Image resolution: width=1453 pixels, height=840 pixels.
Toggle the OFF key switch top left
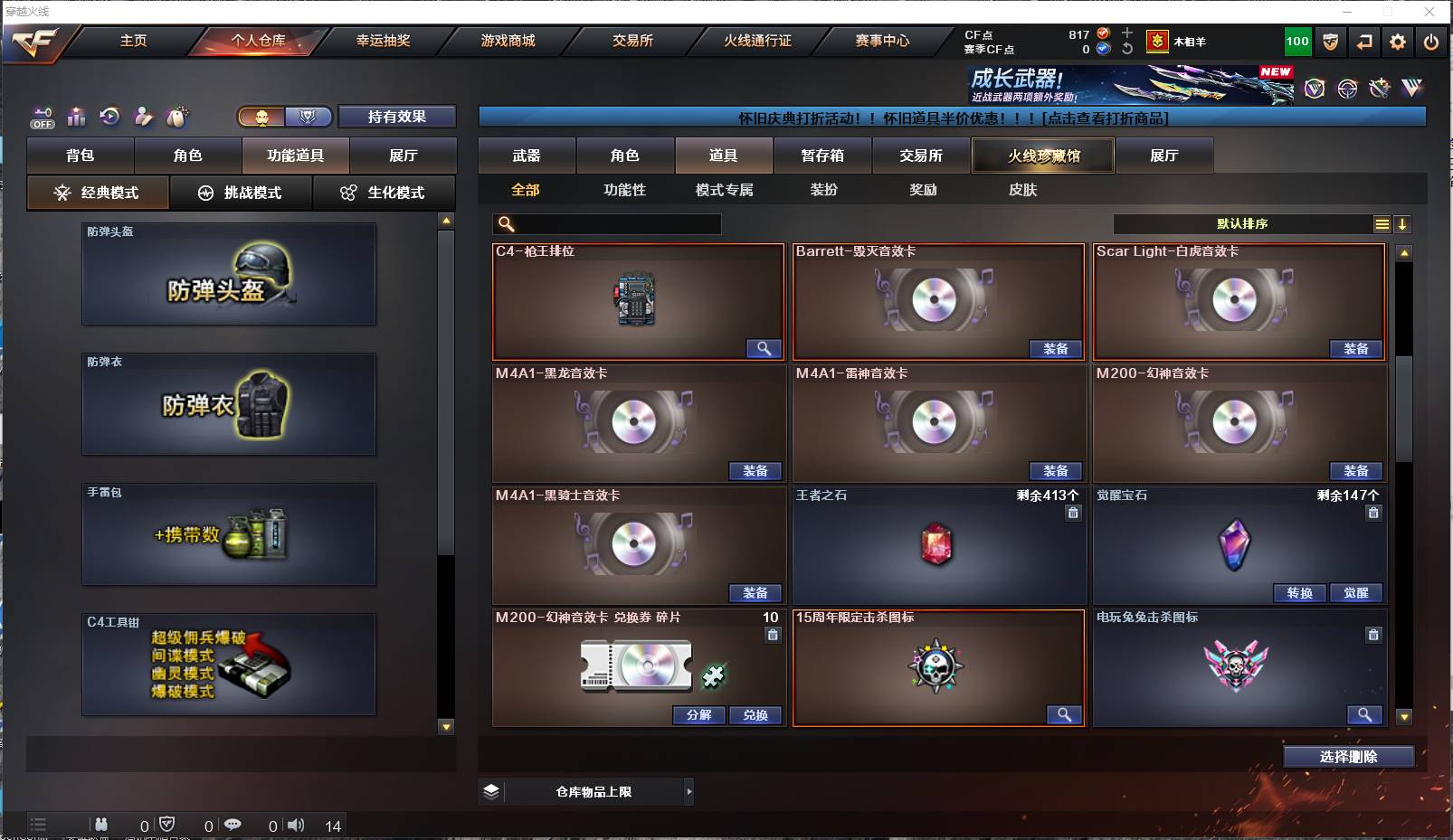tap(41, 118)
